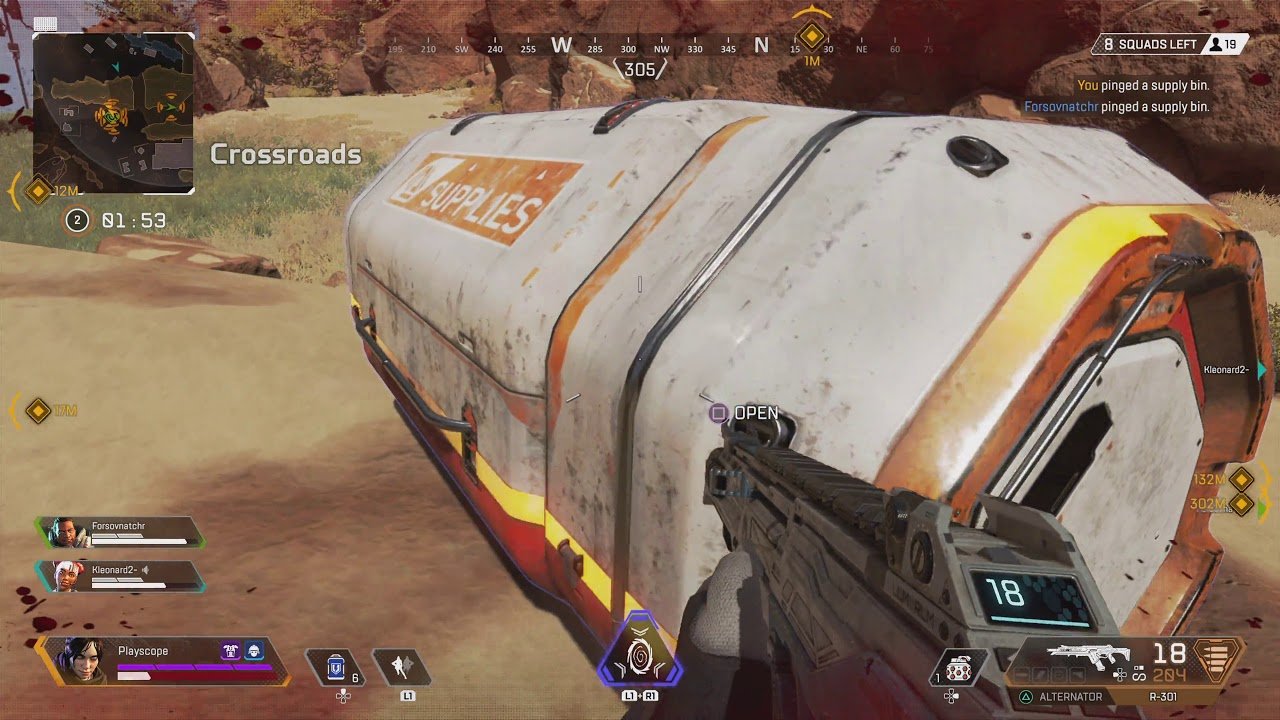Click Playscope's Wraith portrait
This screenshot has height=720, width=1280.
tap(79, 660)
